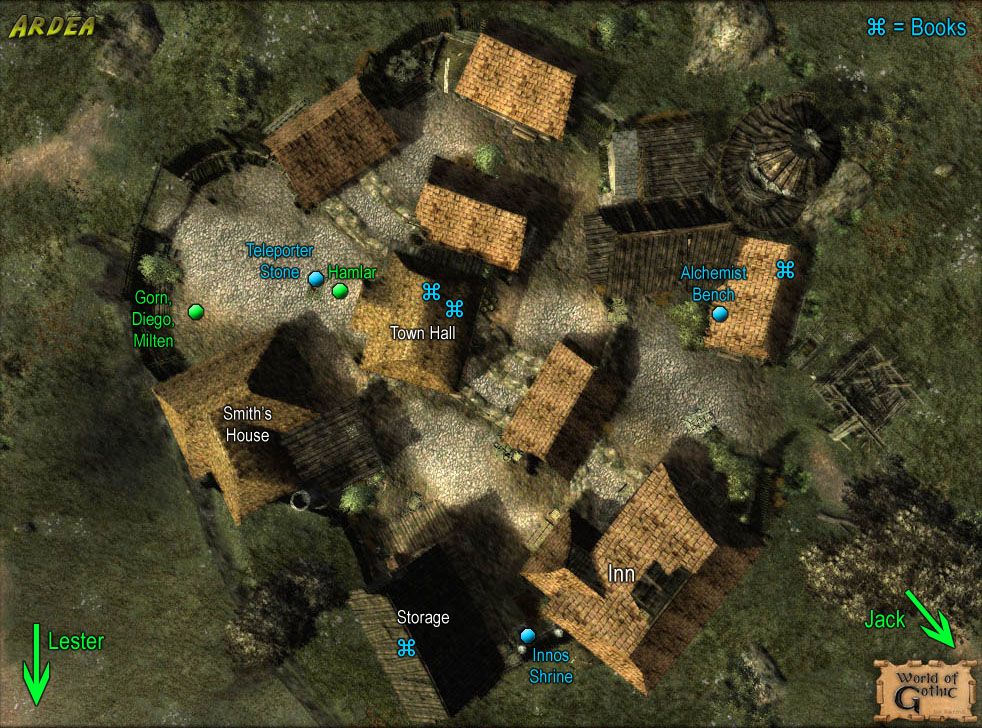Select the Innos Shrine blue marker

click(x=528, y=635)
